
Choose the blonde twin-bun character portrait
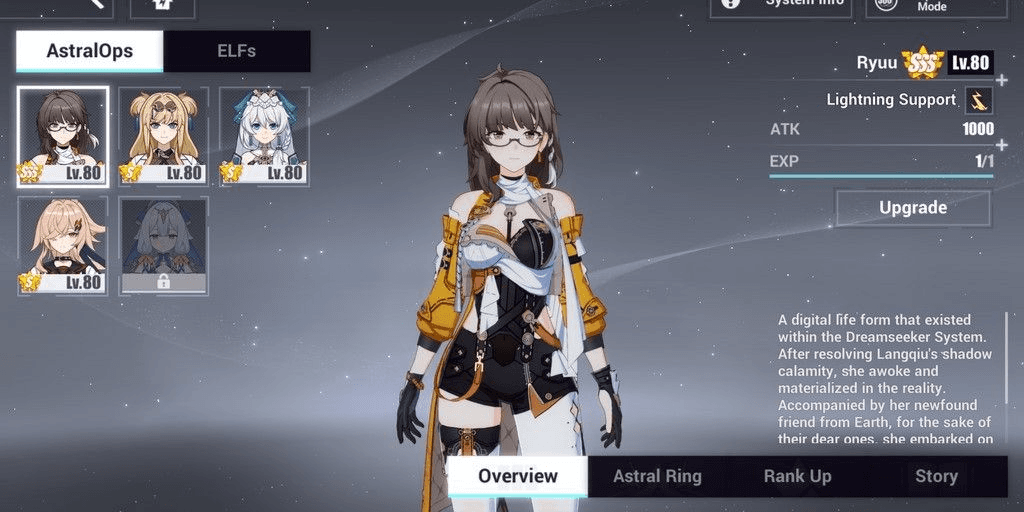click(164, 136)
